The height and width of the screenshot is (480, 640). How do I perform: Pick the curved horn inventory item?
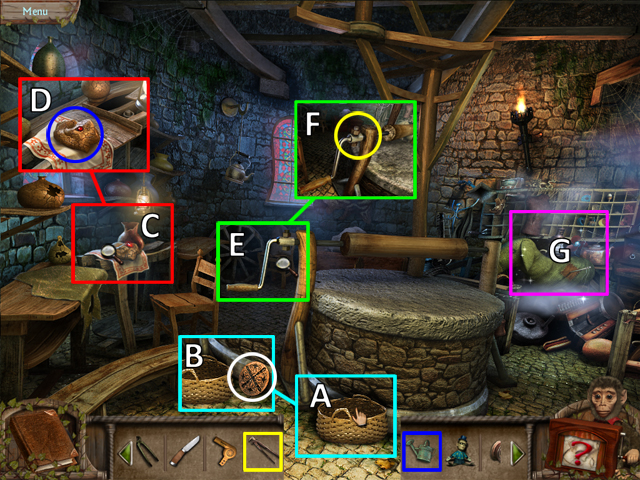click(x=494, y=452)
